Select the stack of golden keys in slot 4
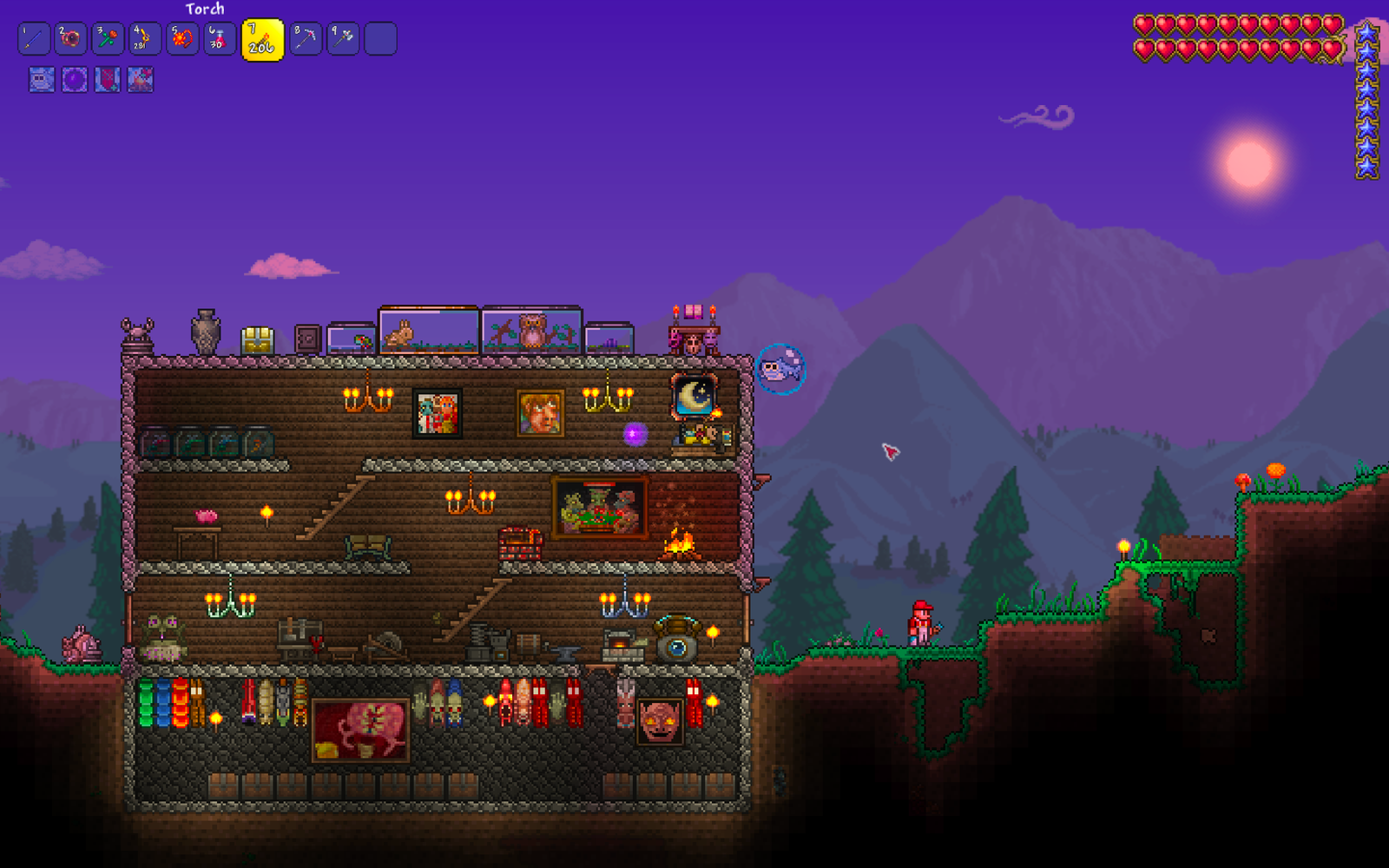Image resolution: width=1389 pixels, height=868 pixels. [145, 38]
